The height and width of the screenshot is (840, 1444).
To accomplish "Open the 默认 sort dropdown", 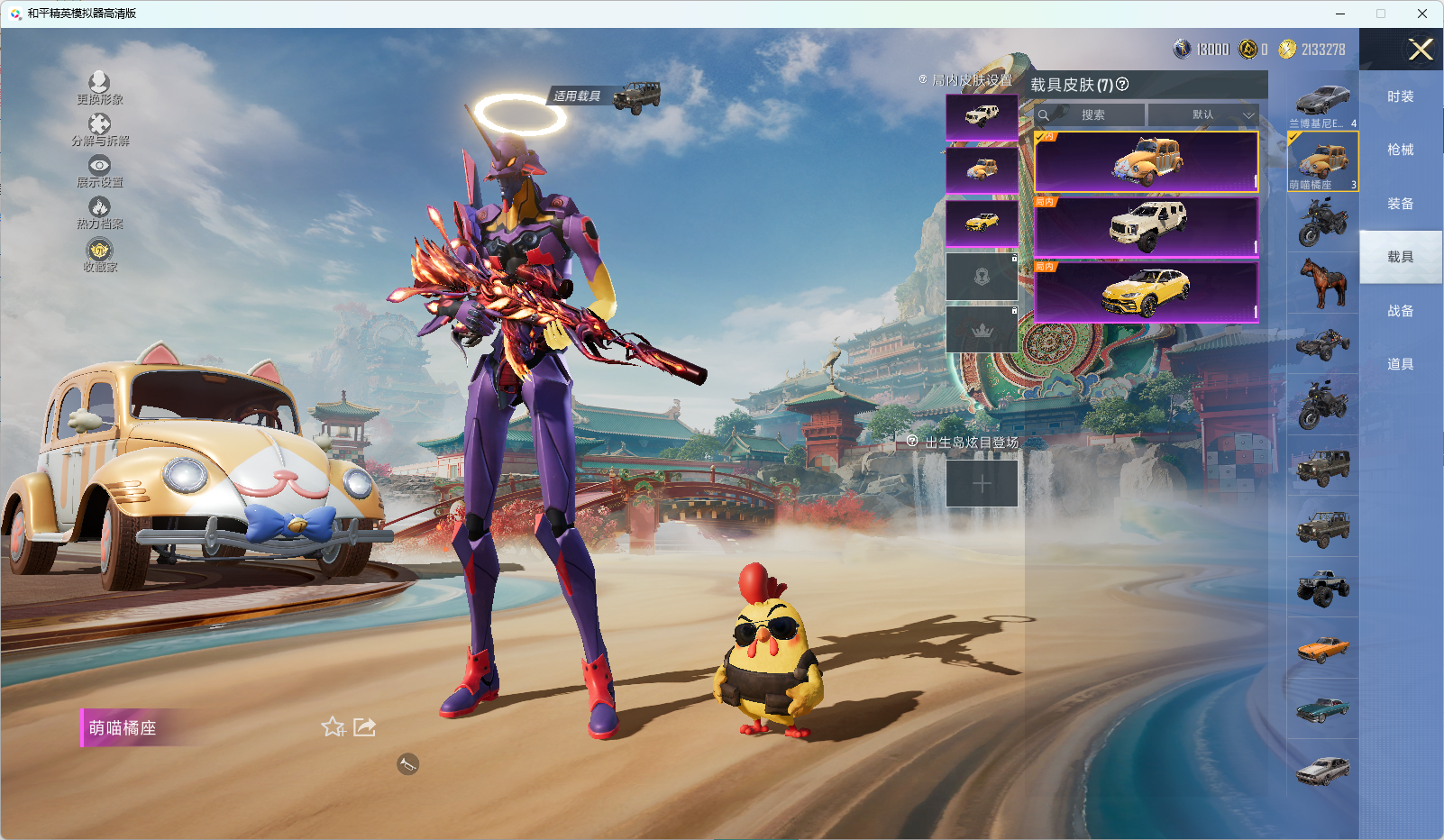I will click(1203, 115).
